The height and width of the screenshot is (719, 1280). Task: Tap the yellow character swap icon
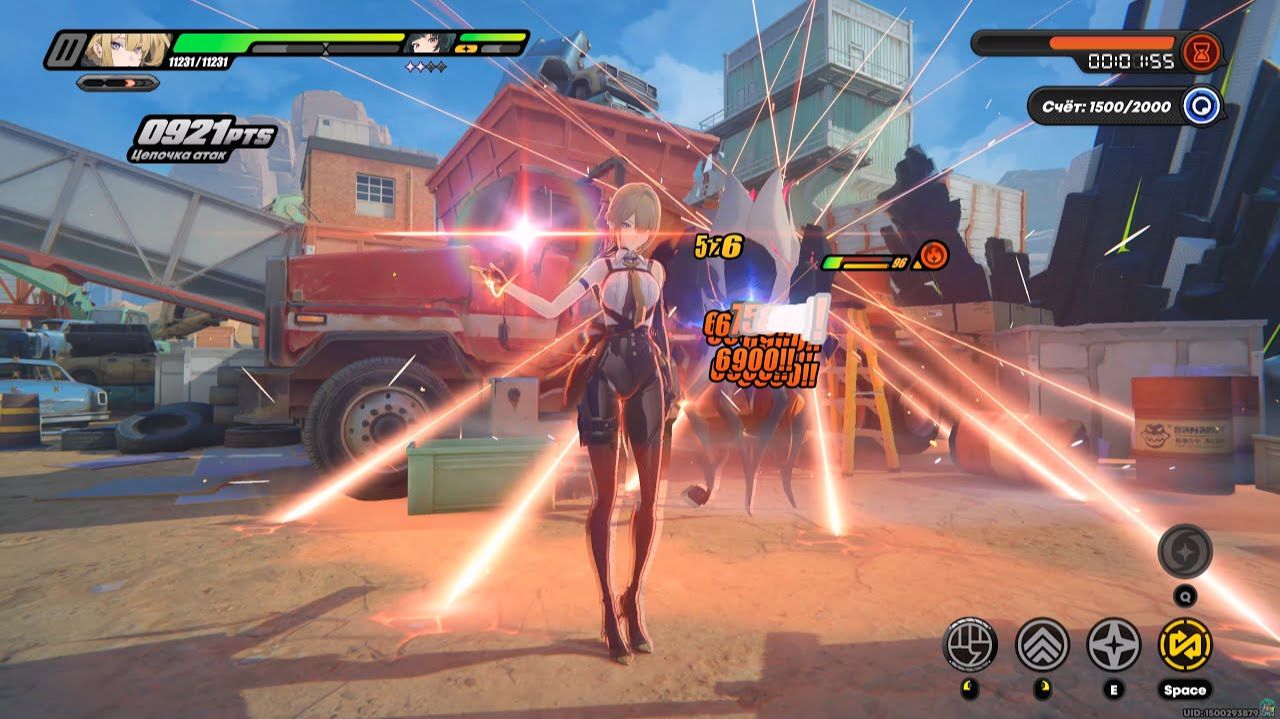click(1185, 644)
